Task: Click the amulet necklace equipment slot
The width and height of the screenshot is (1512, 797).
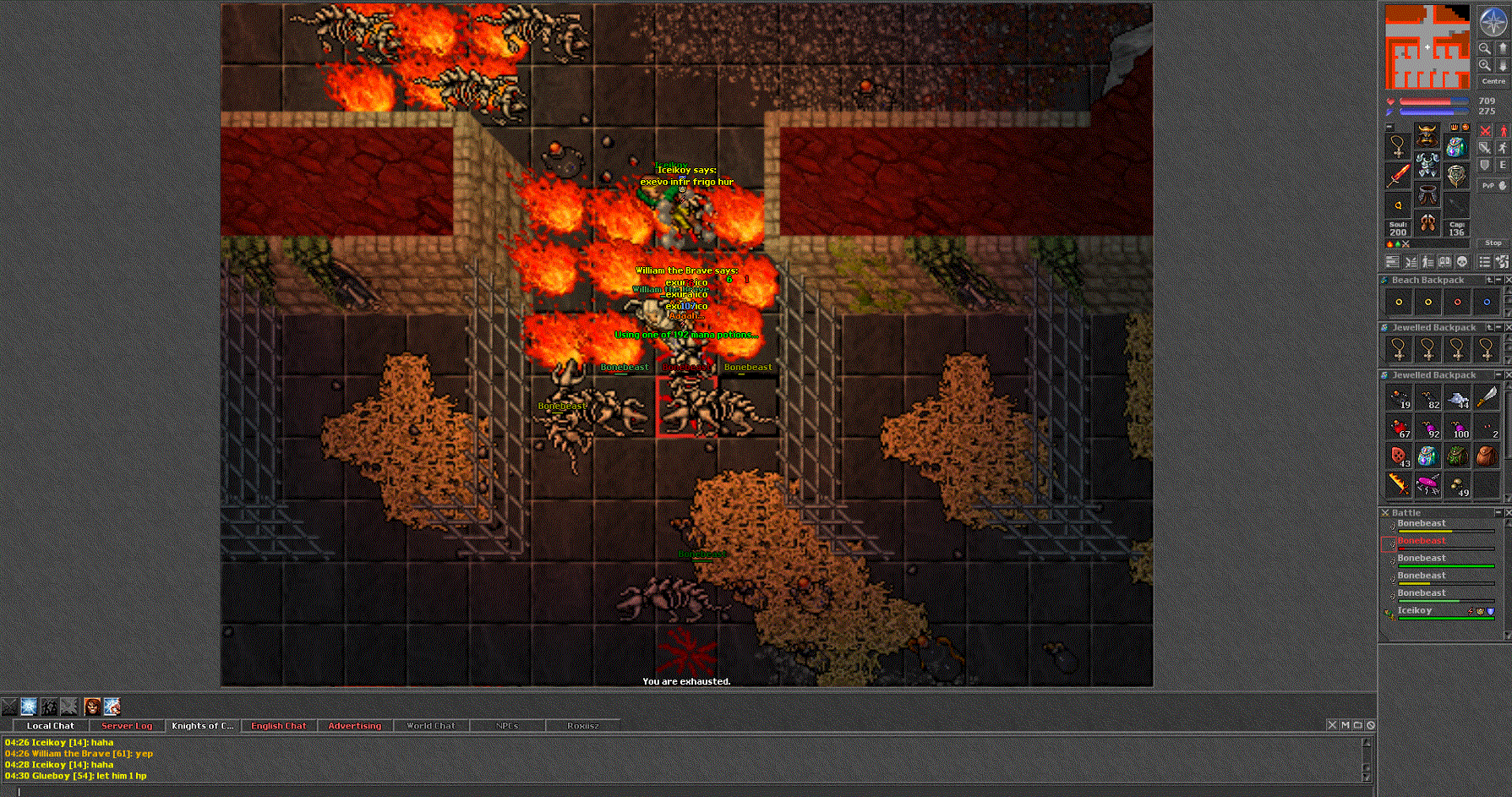Action: pyautogui.click(x=1398, y=146)
